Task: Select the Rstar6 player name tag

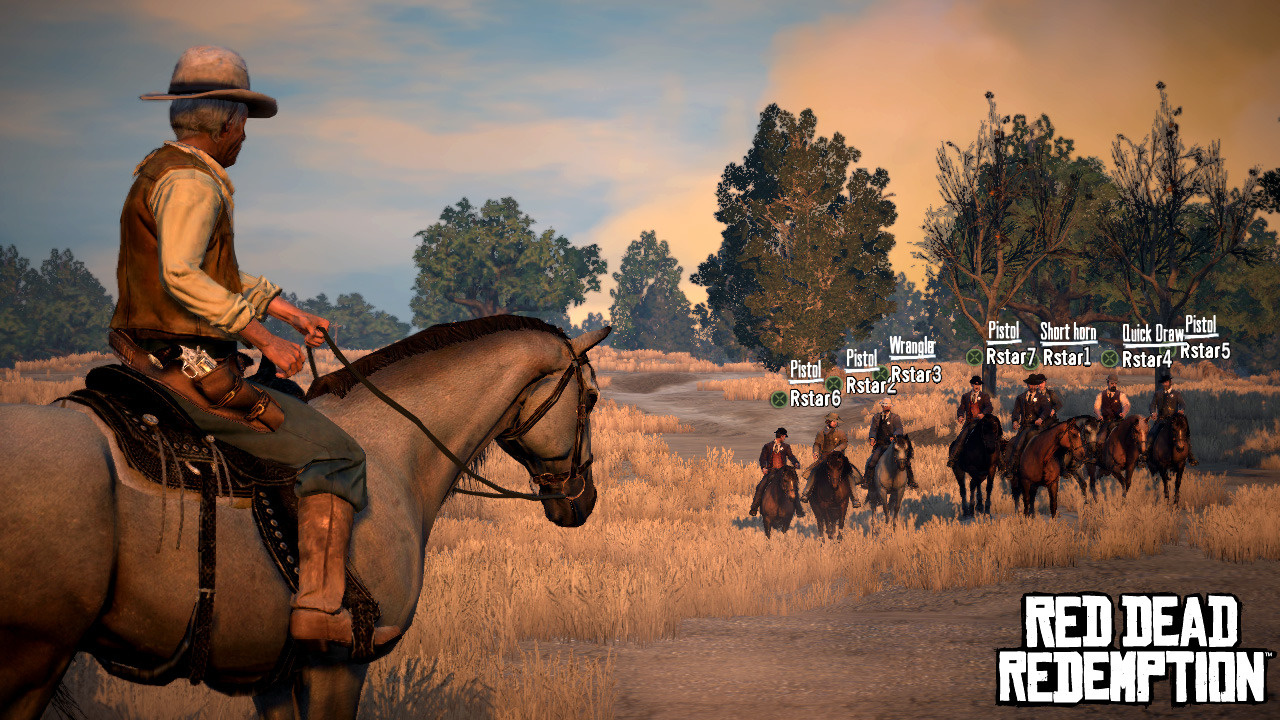Action: tap(814, 398)
